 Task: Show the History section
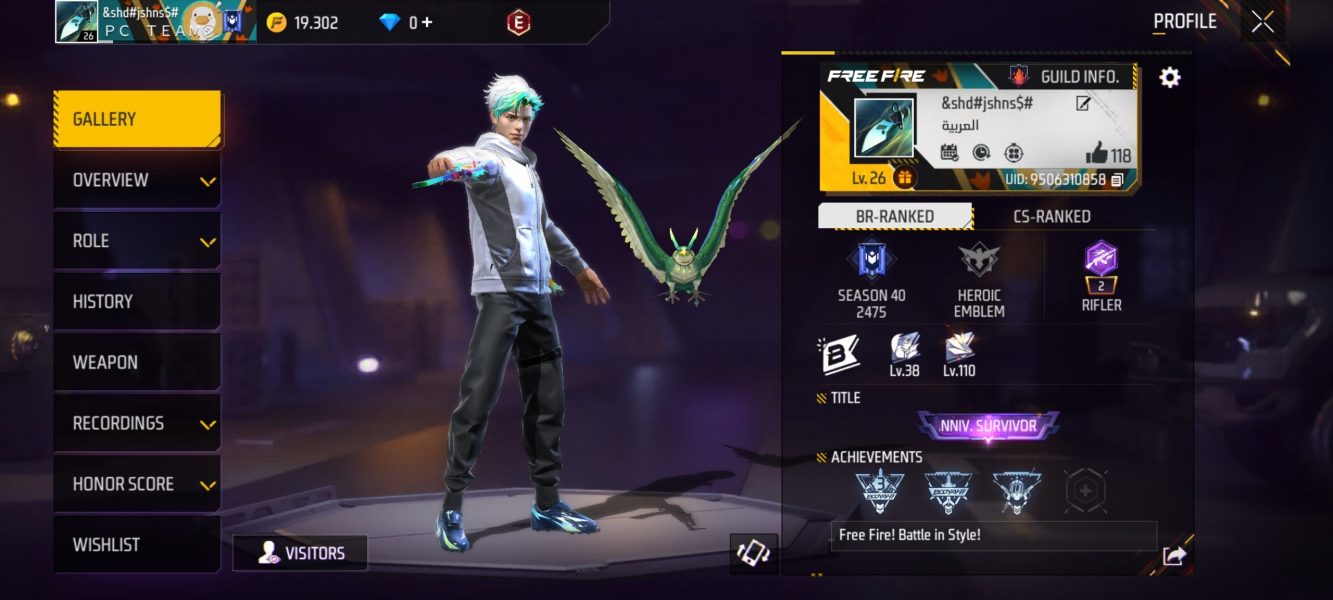(x=137, y=301)
